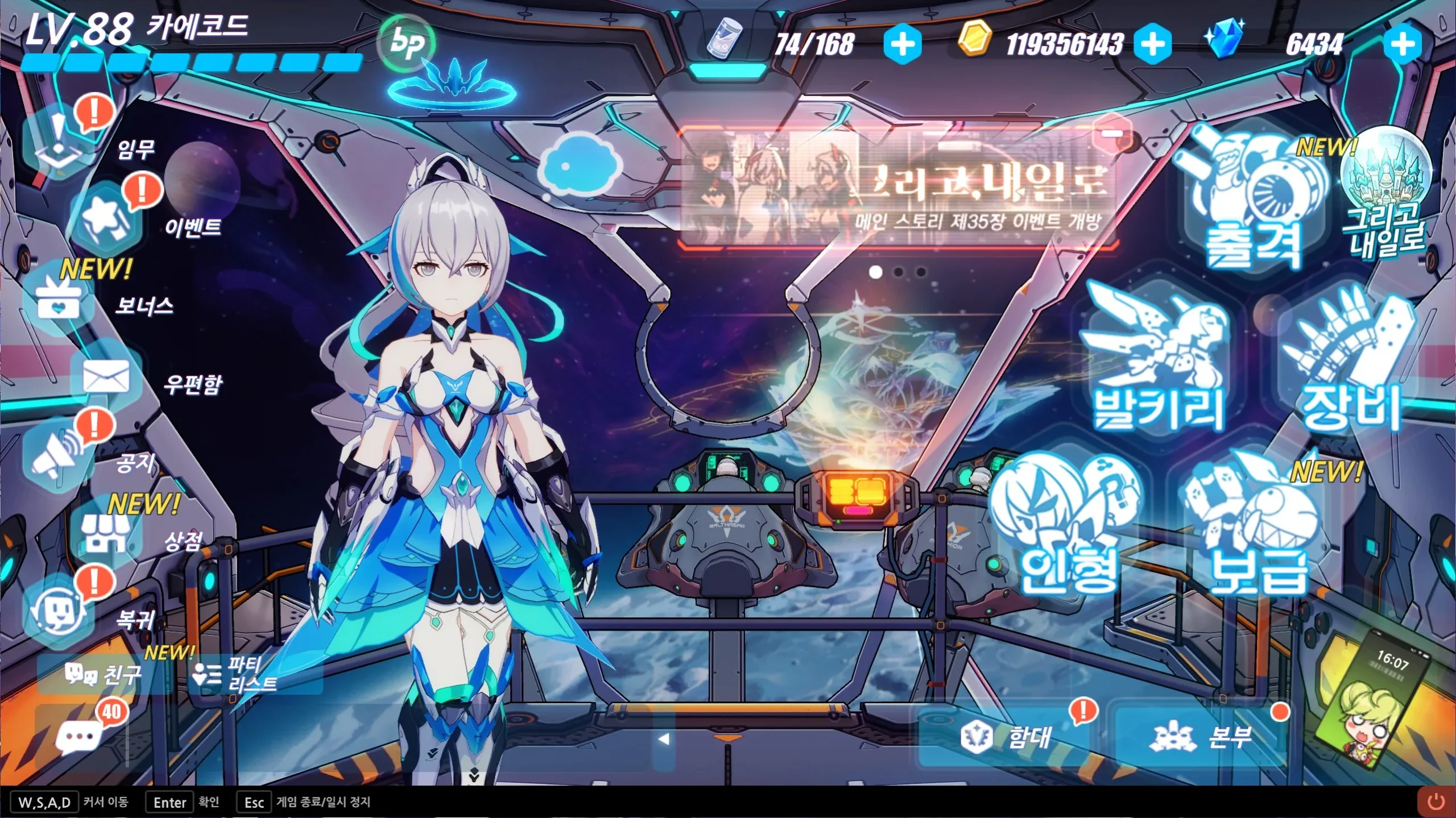Open the 복귀 returnee menu
Screen dimensions: 1456x818
pyautogui.click(x=57, y=611)
